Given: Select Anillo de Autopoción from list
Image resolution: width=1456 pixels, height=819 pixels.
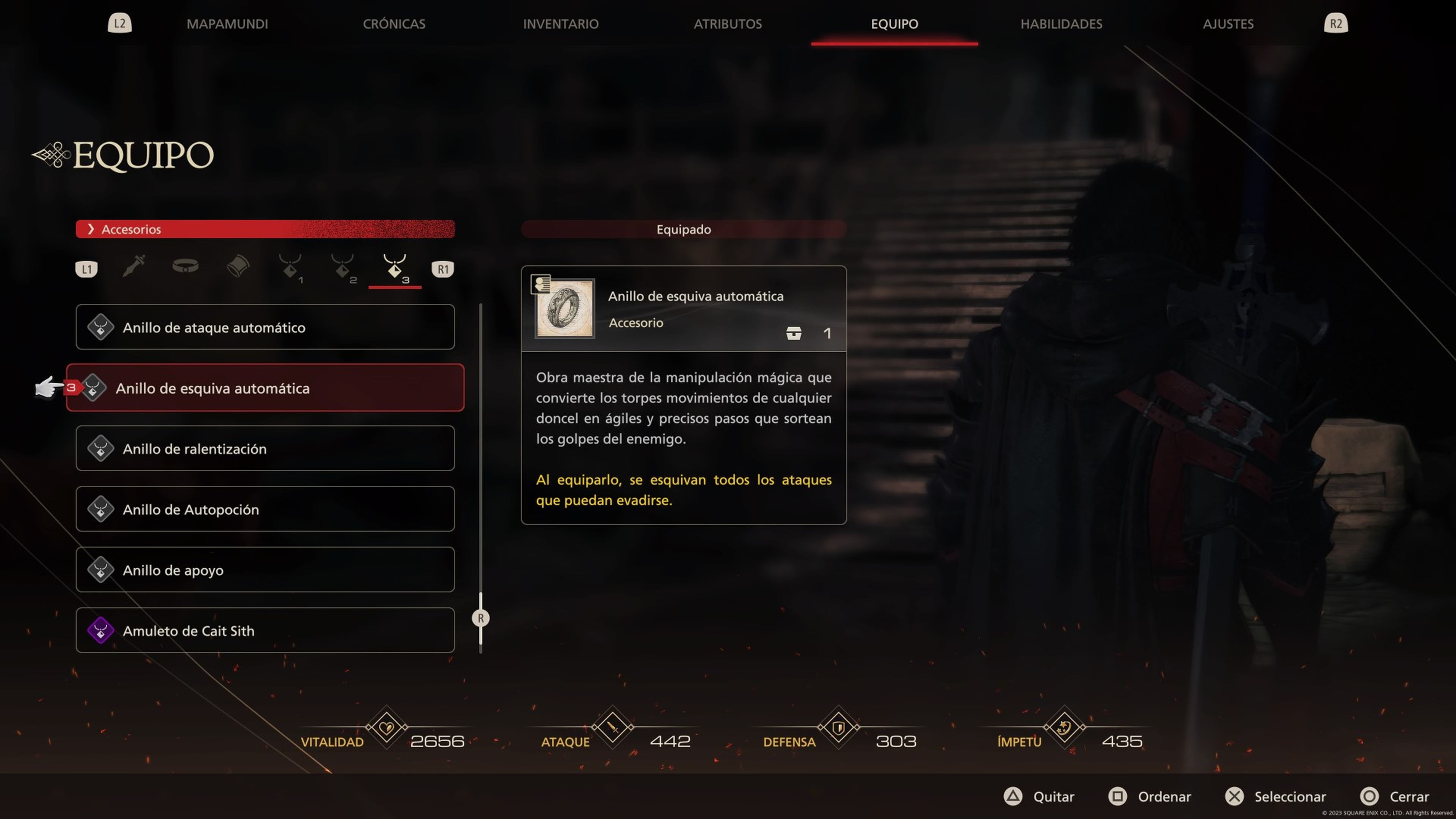Looking at the screenshot, I should pyautogui.click(x=265, y=509).
